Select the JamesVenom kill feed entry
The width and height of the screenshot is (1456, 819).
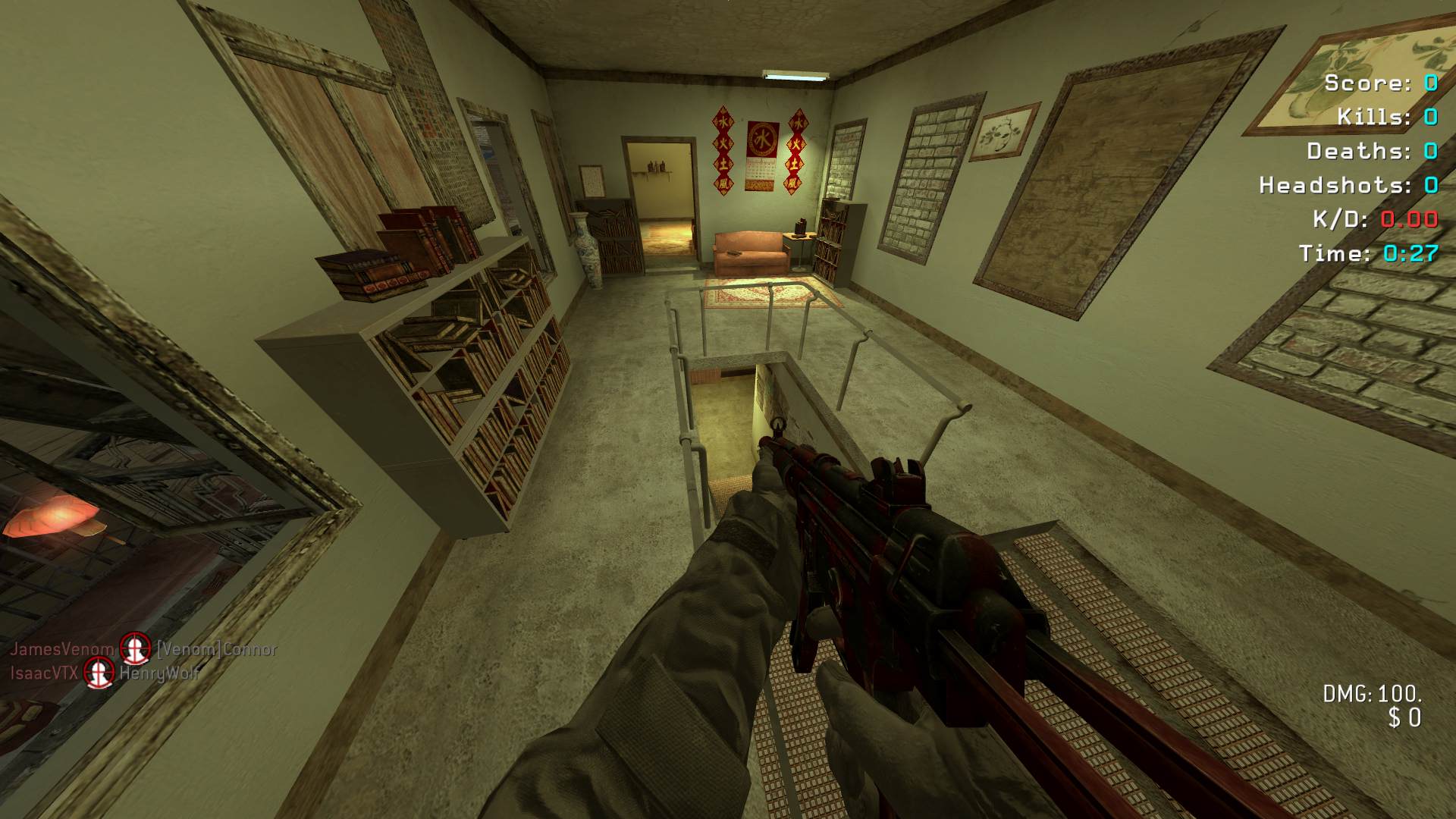[143, 649]
